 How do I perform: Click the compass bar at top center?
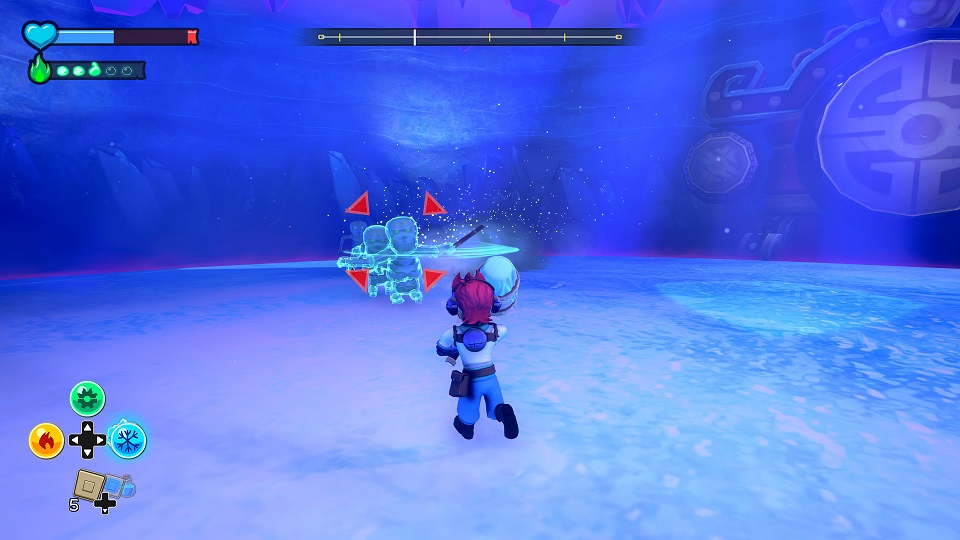coord(469,37)
